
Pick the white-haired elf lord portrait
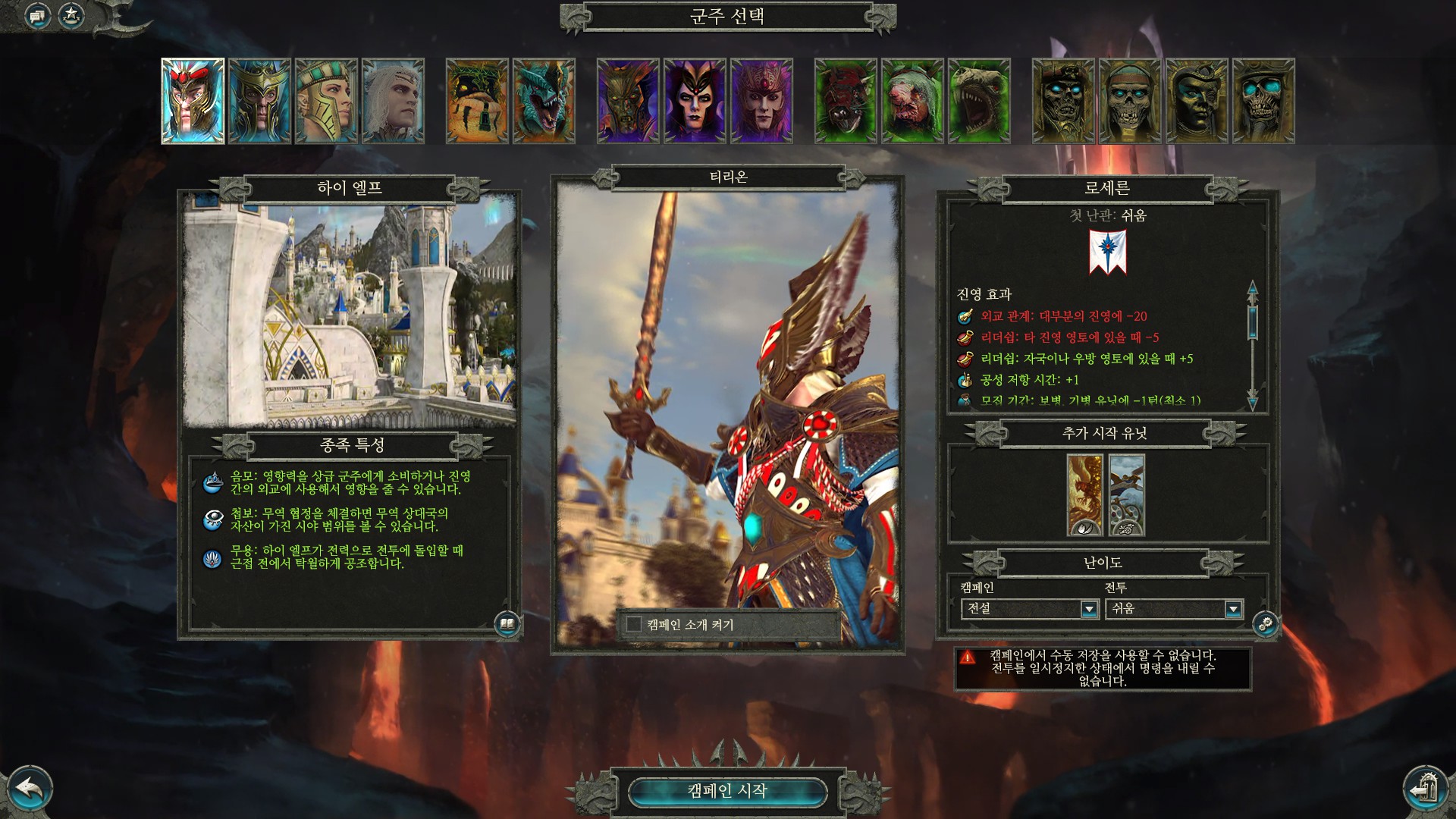point(393,101)
